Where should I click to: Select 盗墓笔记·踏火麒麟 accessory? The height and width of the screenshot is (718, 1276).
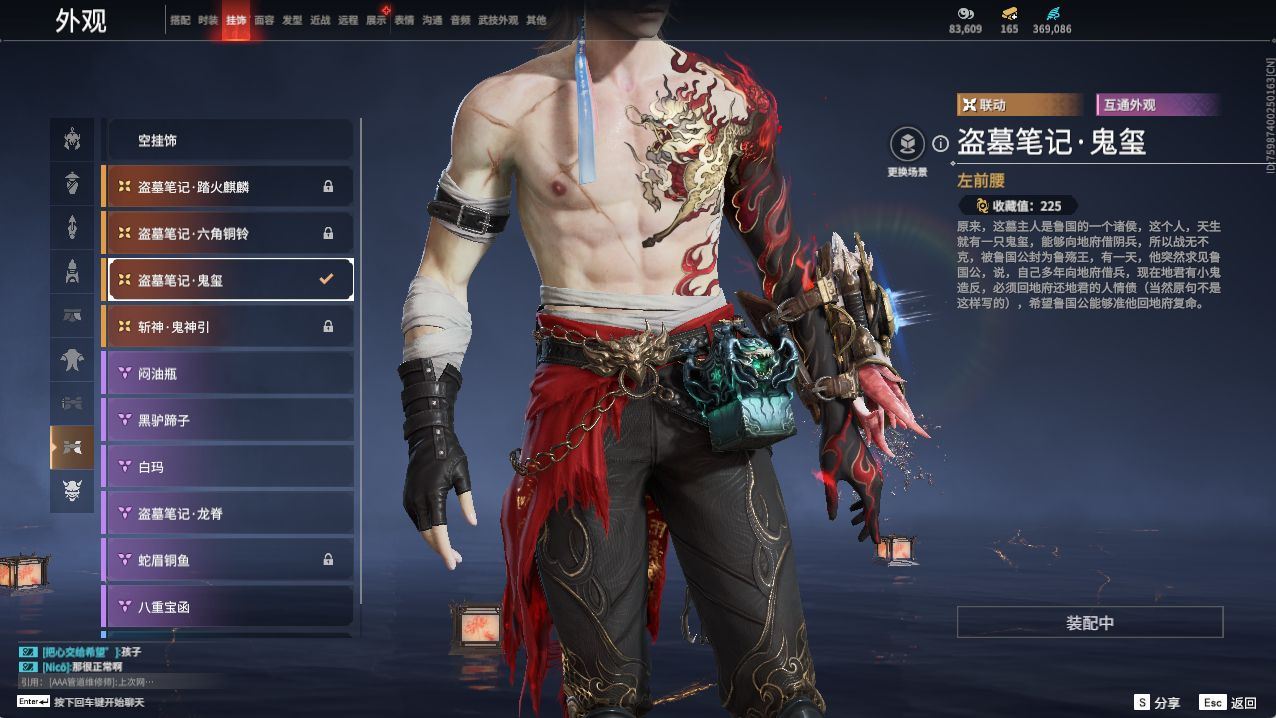[229, 187]
